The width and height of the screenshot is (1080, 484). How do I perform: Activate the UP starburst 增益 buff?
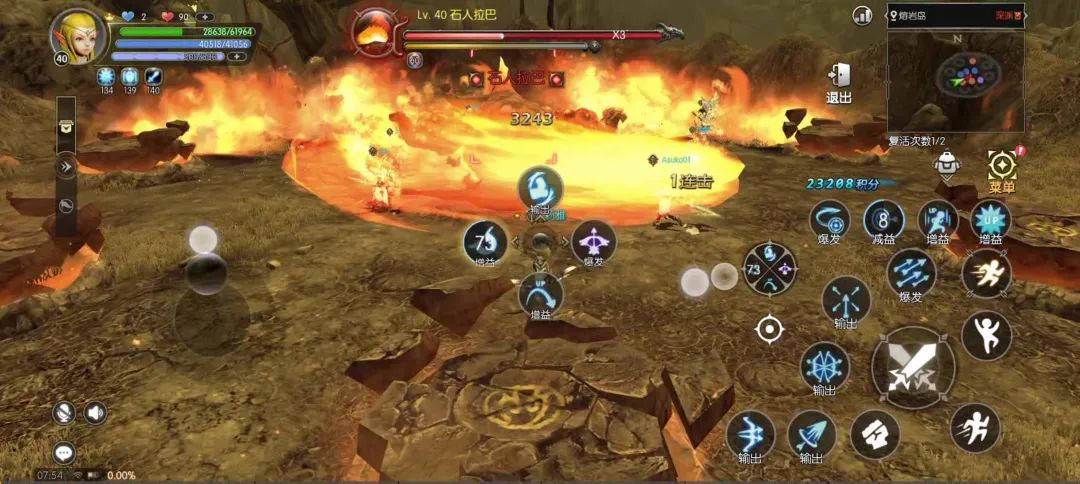[x=990, y=219]
